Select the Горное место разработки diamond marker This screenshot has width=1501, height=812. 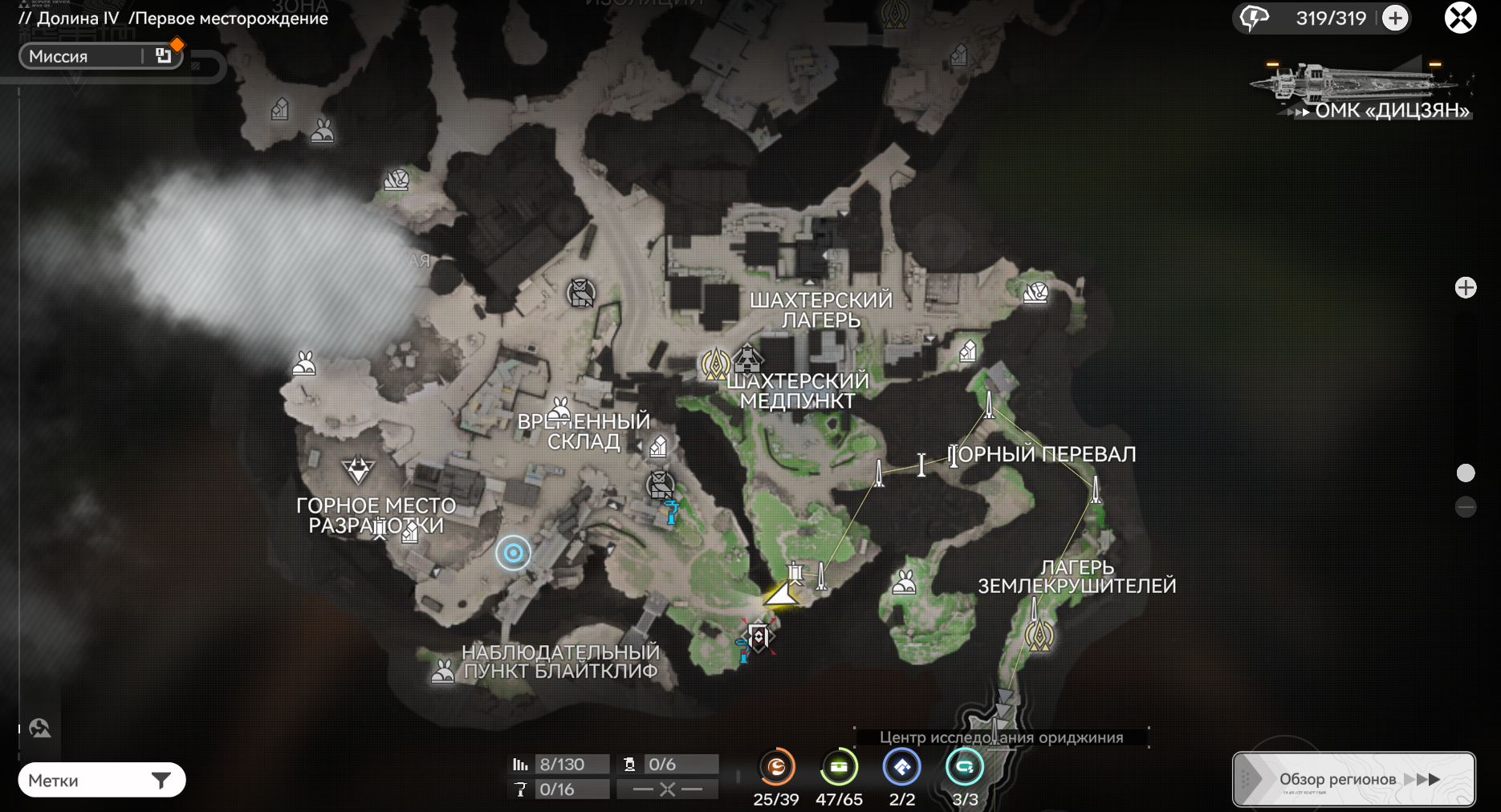357,469
